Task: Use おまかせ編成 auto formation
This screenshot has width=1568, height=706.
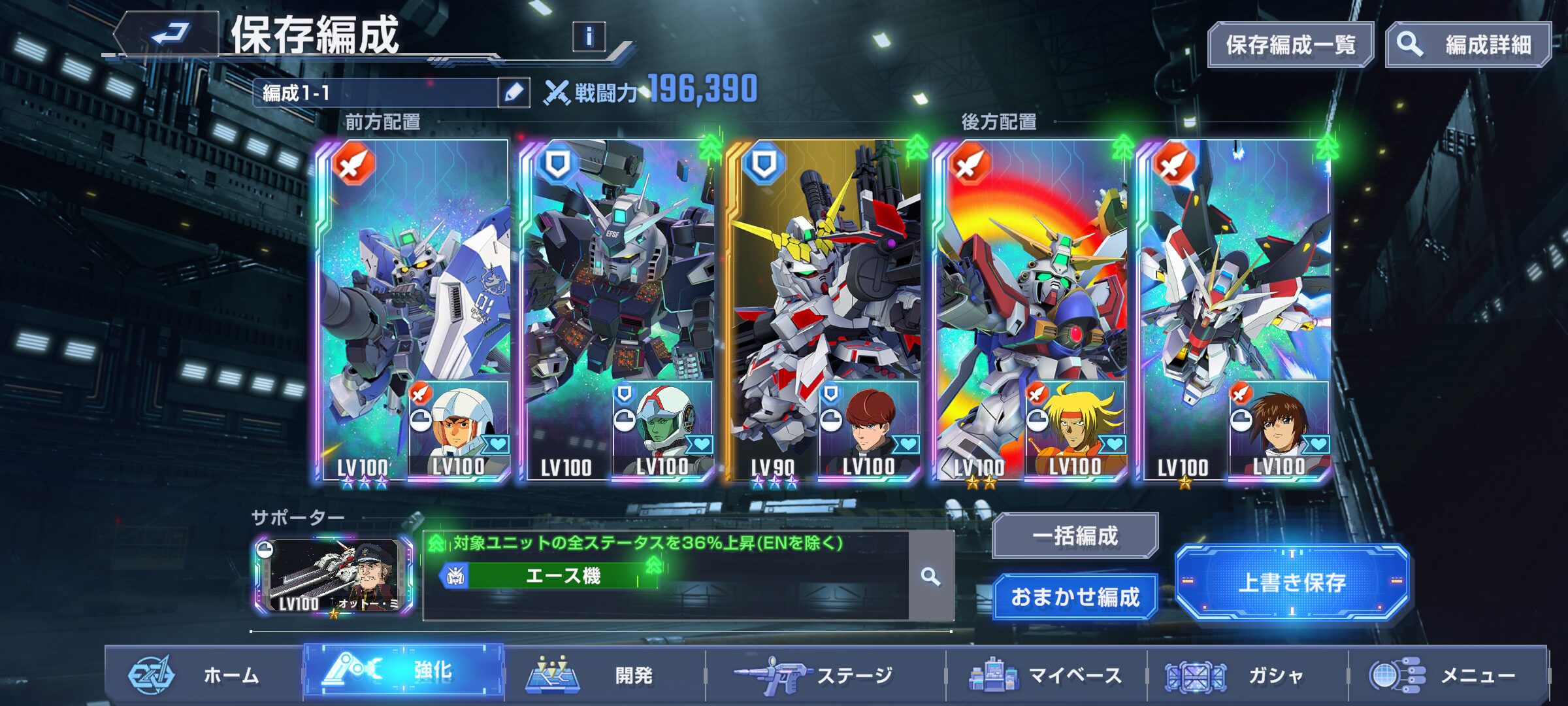Action: click(1075, 596)
